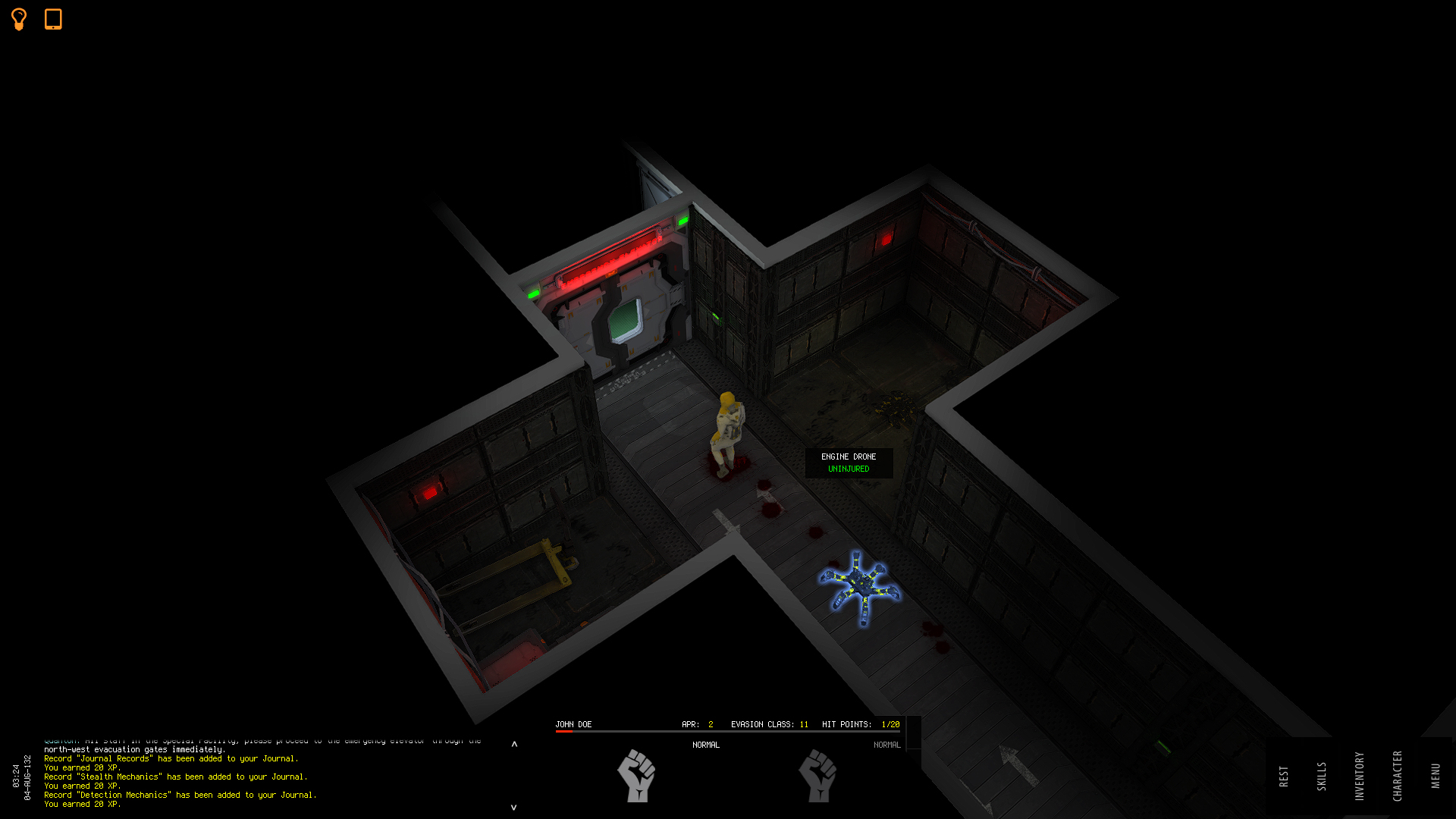Click the ENGINE DRONE status tooltip
Screen dimensions: 1456x819
tap(848, 462)
